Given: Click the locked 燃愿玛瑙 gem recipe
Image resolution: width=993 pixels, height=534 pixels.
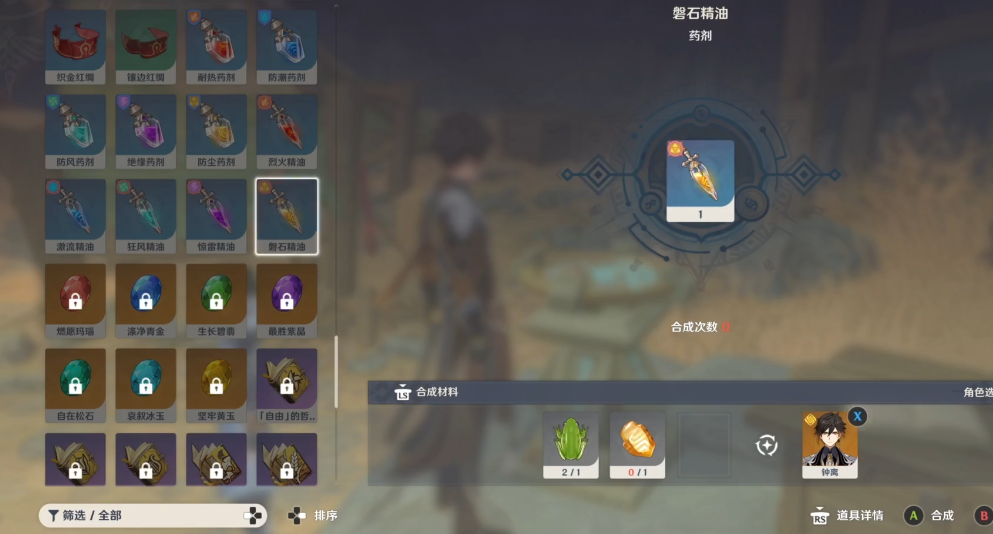Looking at the screenshot, I should click(x=76, y=299).
